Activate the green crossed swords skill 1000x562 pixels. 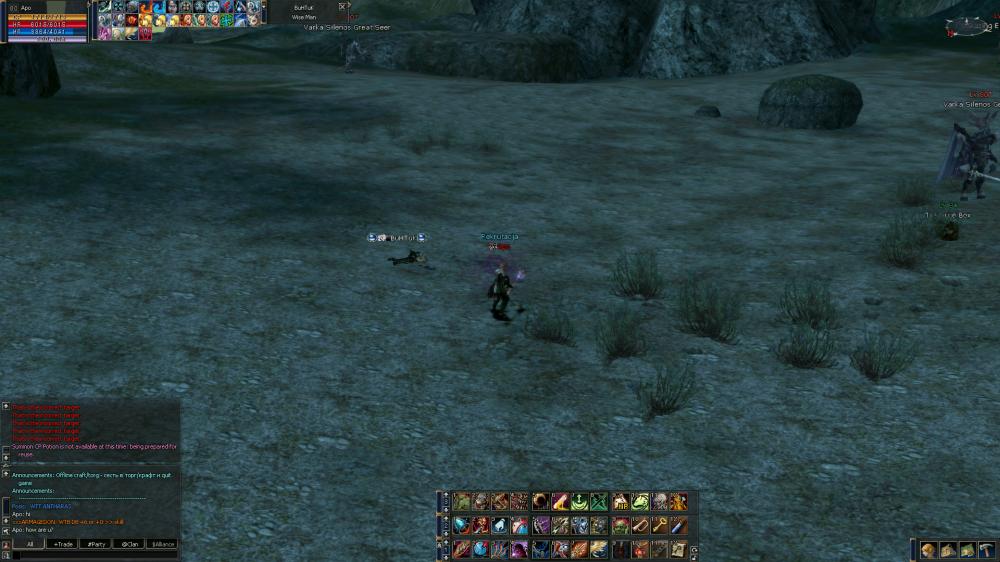(x=598, y=502)
